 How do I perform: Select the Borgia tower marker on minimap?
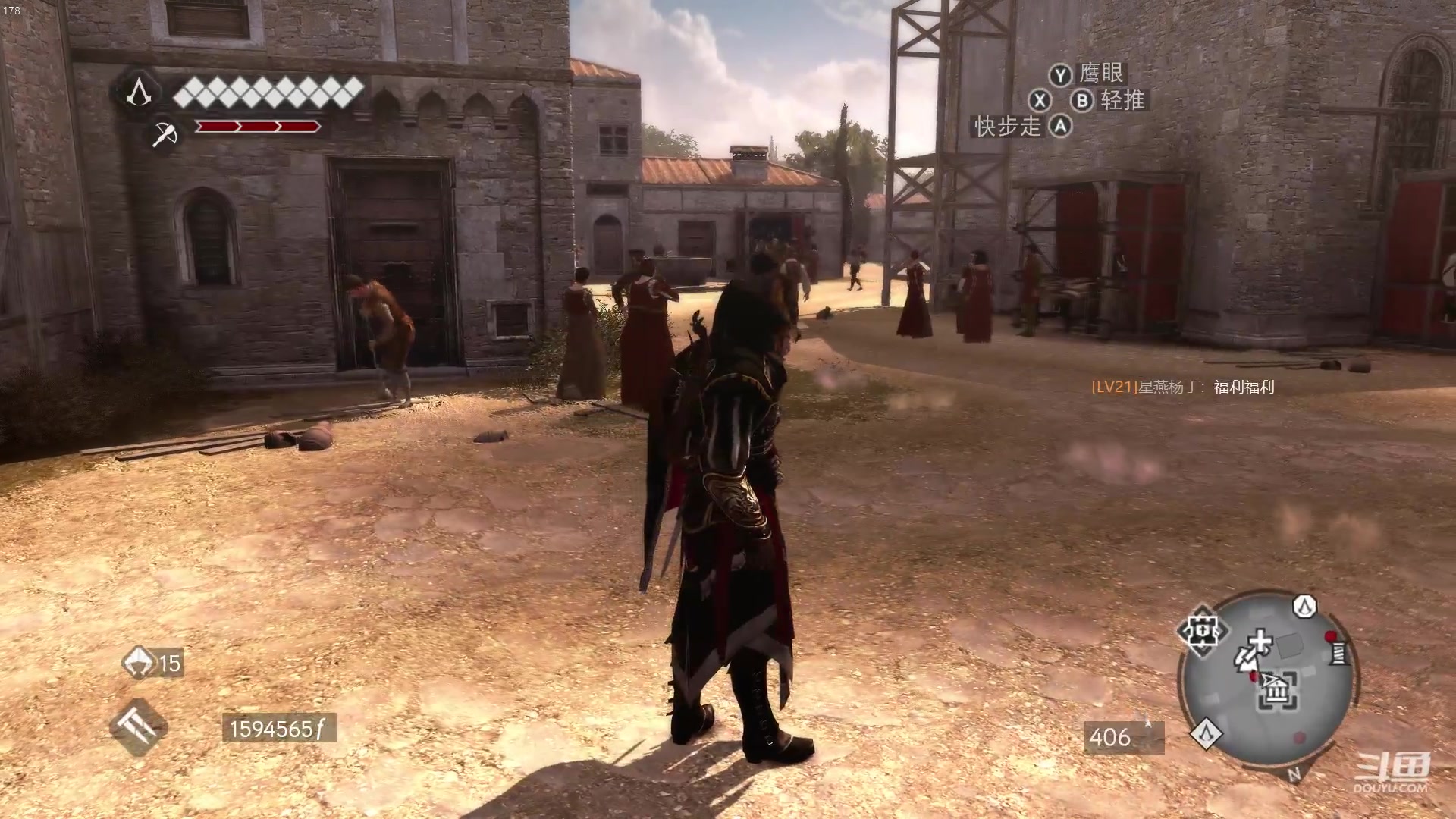click(1203, 630)
